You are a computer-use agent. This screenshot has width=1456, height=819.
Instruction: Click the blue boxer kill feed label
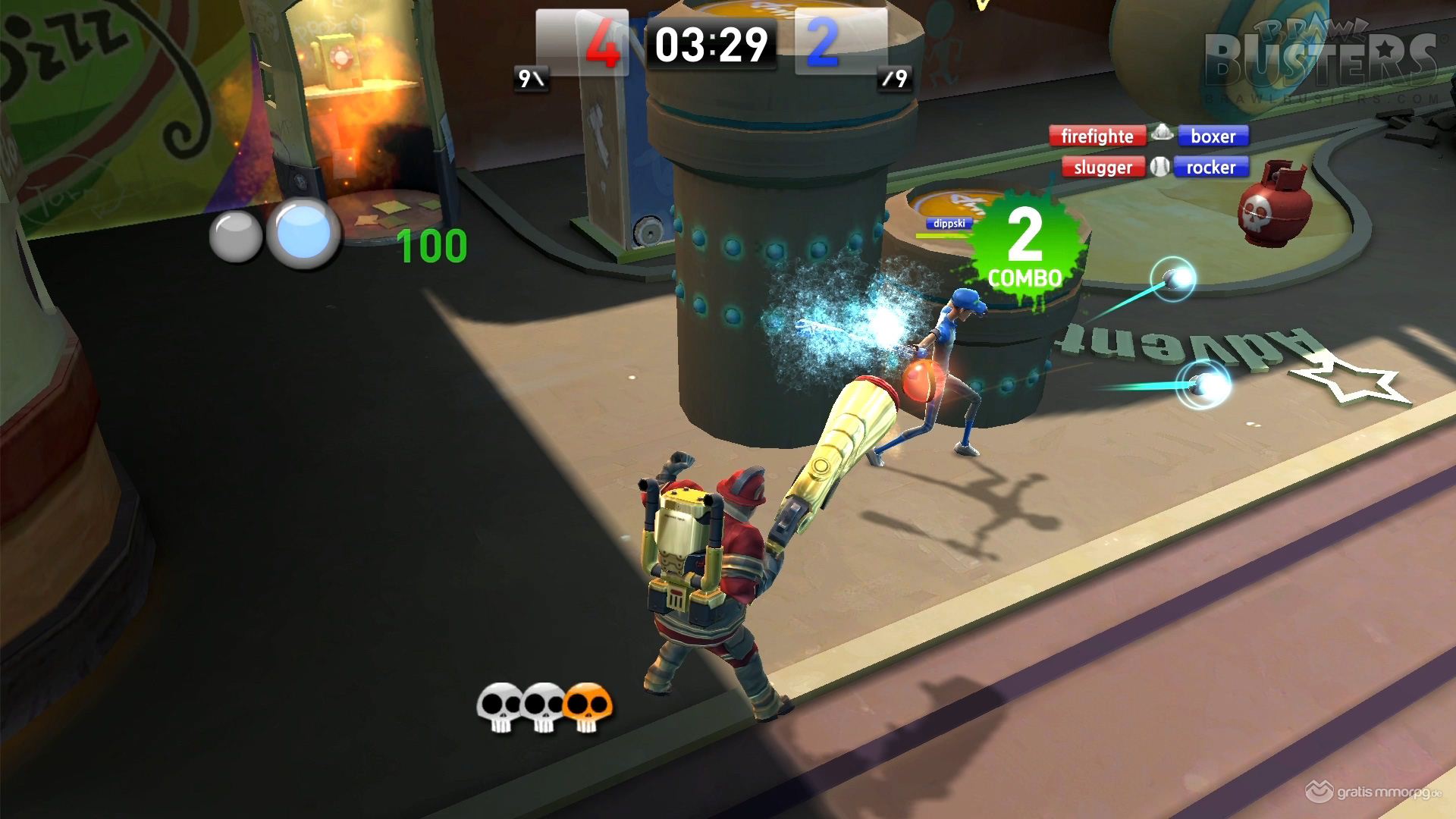pos(1213,136)
